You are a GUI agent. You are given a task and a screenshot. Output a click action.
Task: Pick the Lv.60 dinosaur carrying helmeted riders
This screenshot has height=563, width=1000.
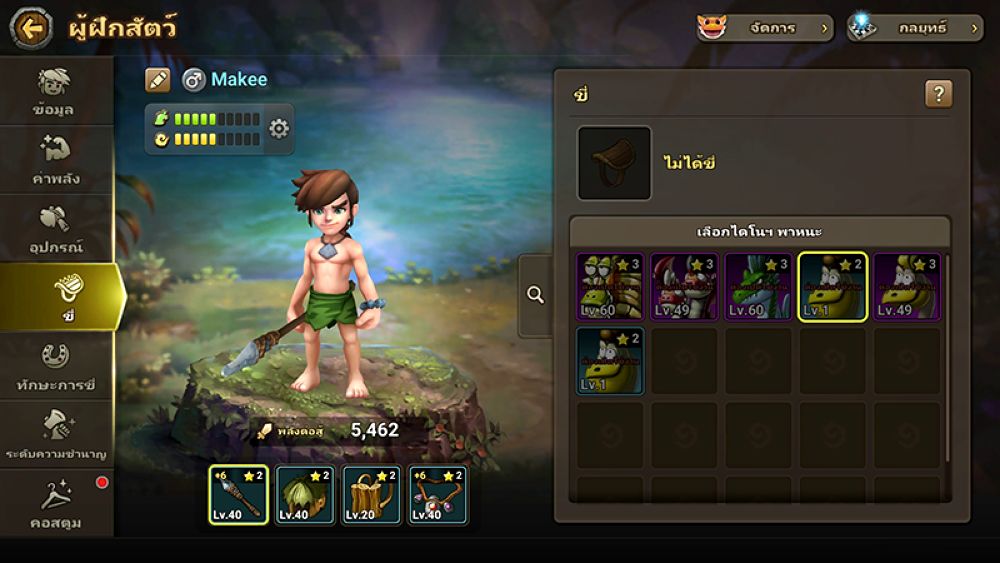[x=610, y=287]
